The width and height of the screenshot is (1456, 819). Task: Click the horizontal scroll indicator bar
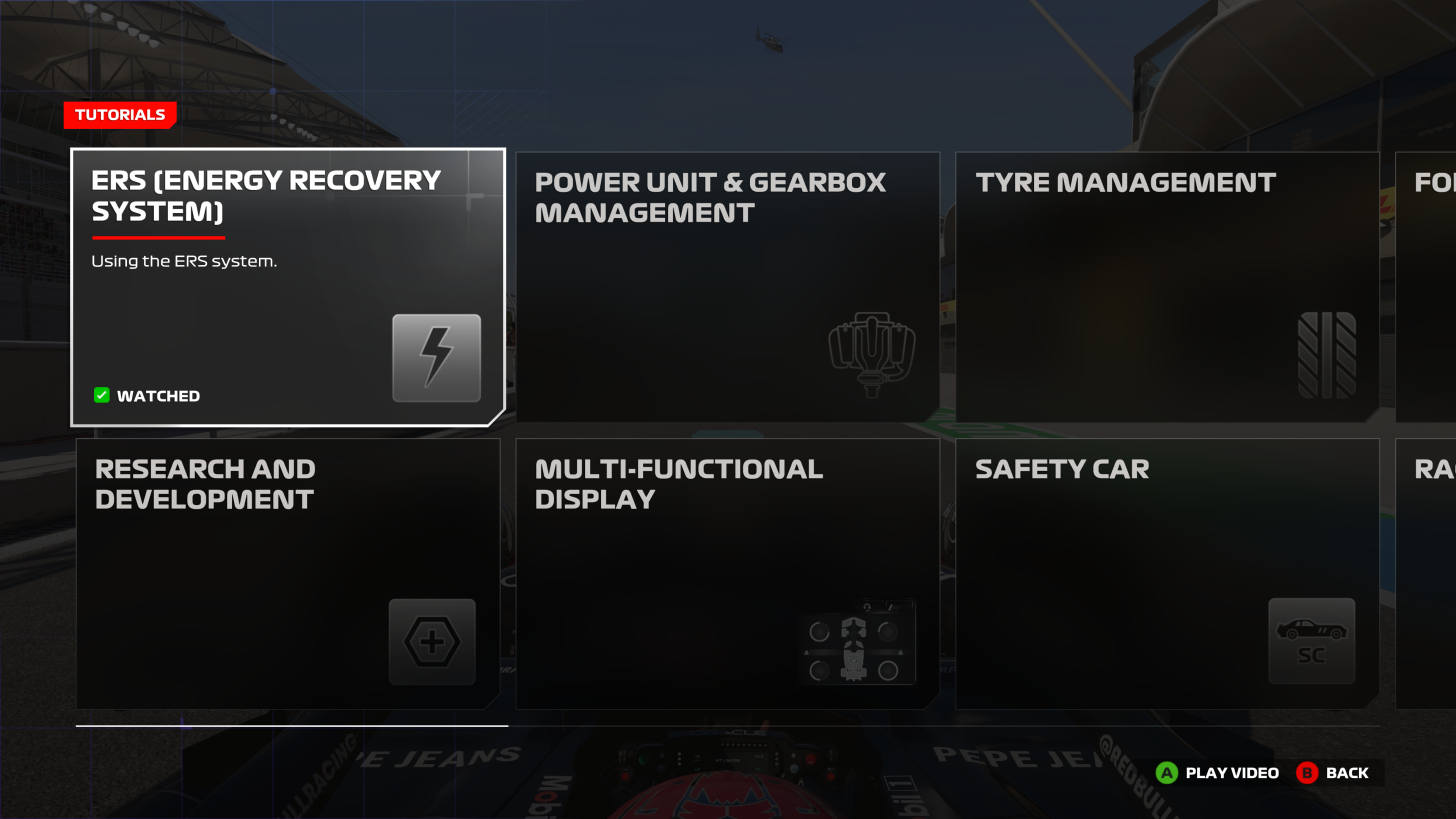(x=291, y=723)
